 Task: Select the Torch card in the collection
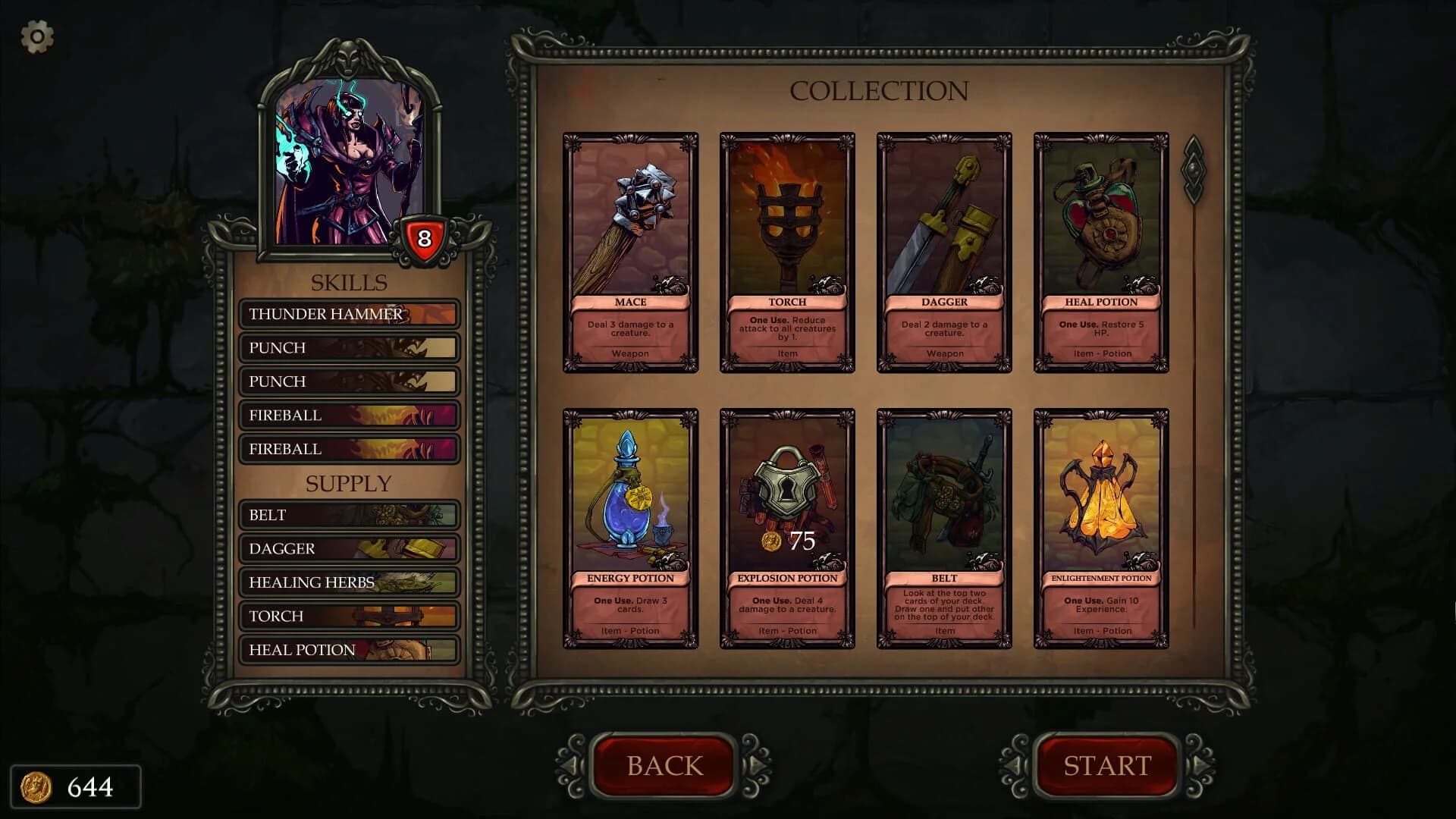click(x=787, y=250)
